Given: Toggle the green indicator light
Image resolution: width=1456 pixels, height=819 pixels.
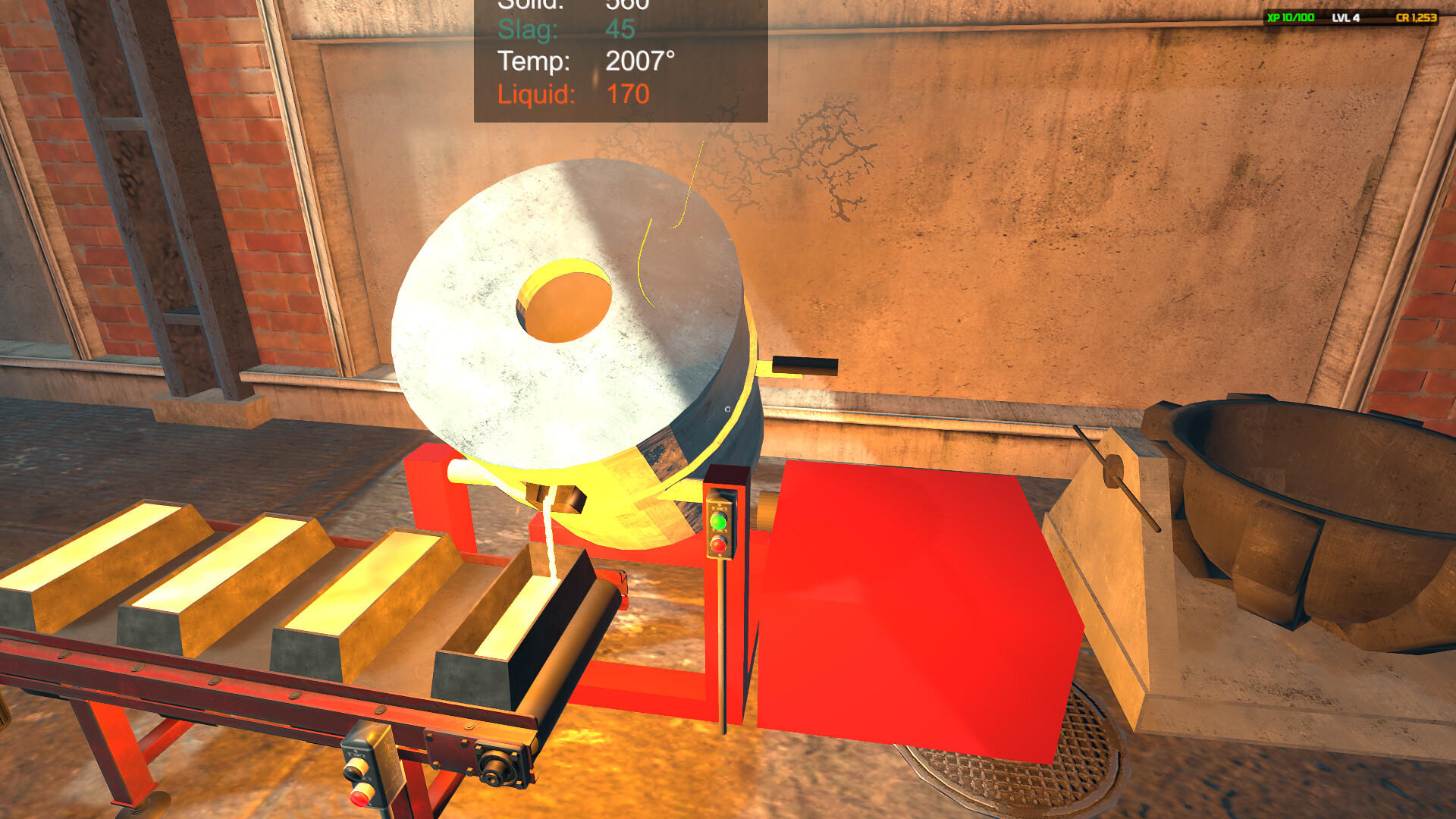Looking at the screenshot, I should (718, 522).
